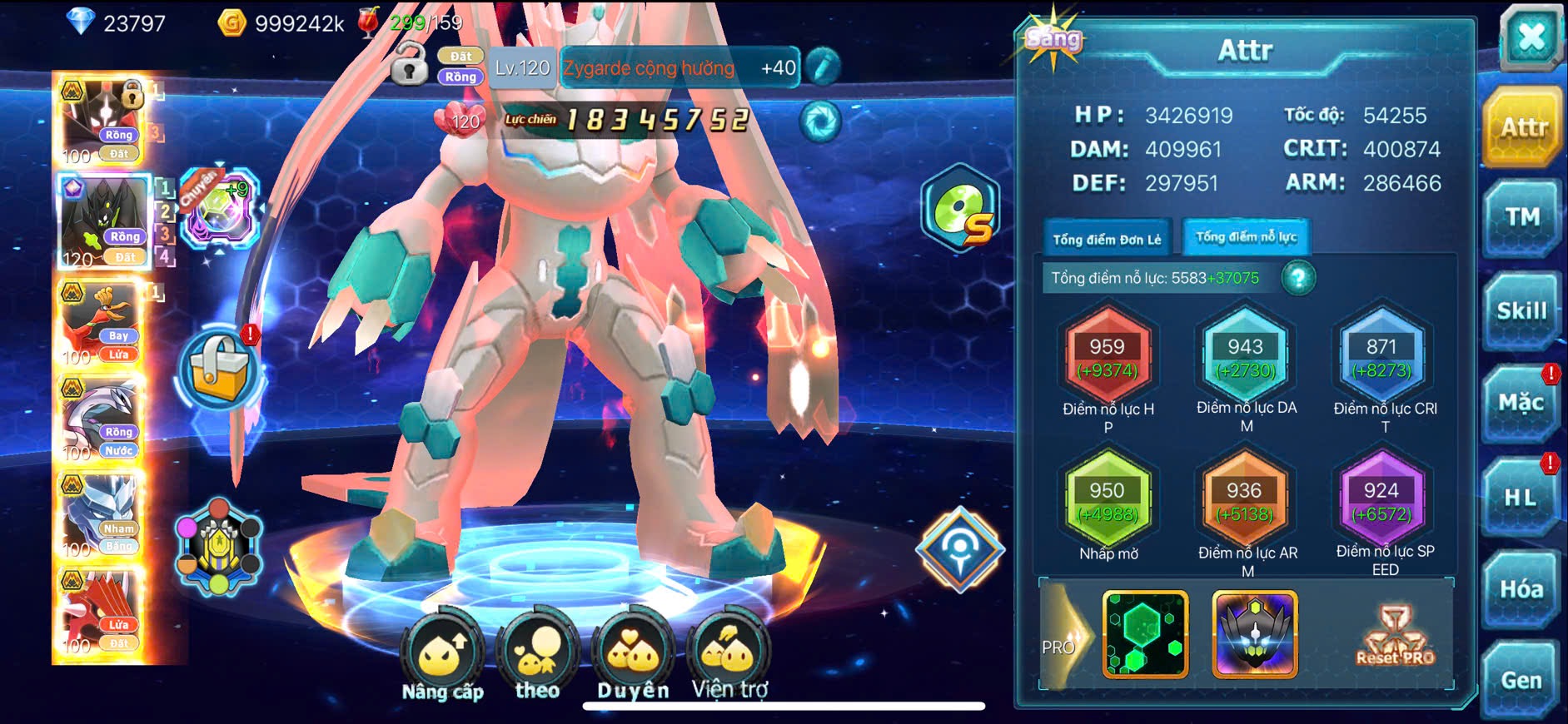
Task: Open the effort points help question mark
Action: pyautogui.click(x=1297, y=278)
